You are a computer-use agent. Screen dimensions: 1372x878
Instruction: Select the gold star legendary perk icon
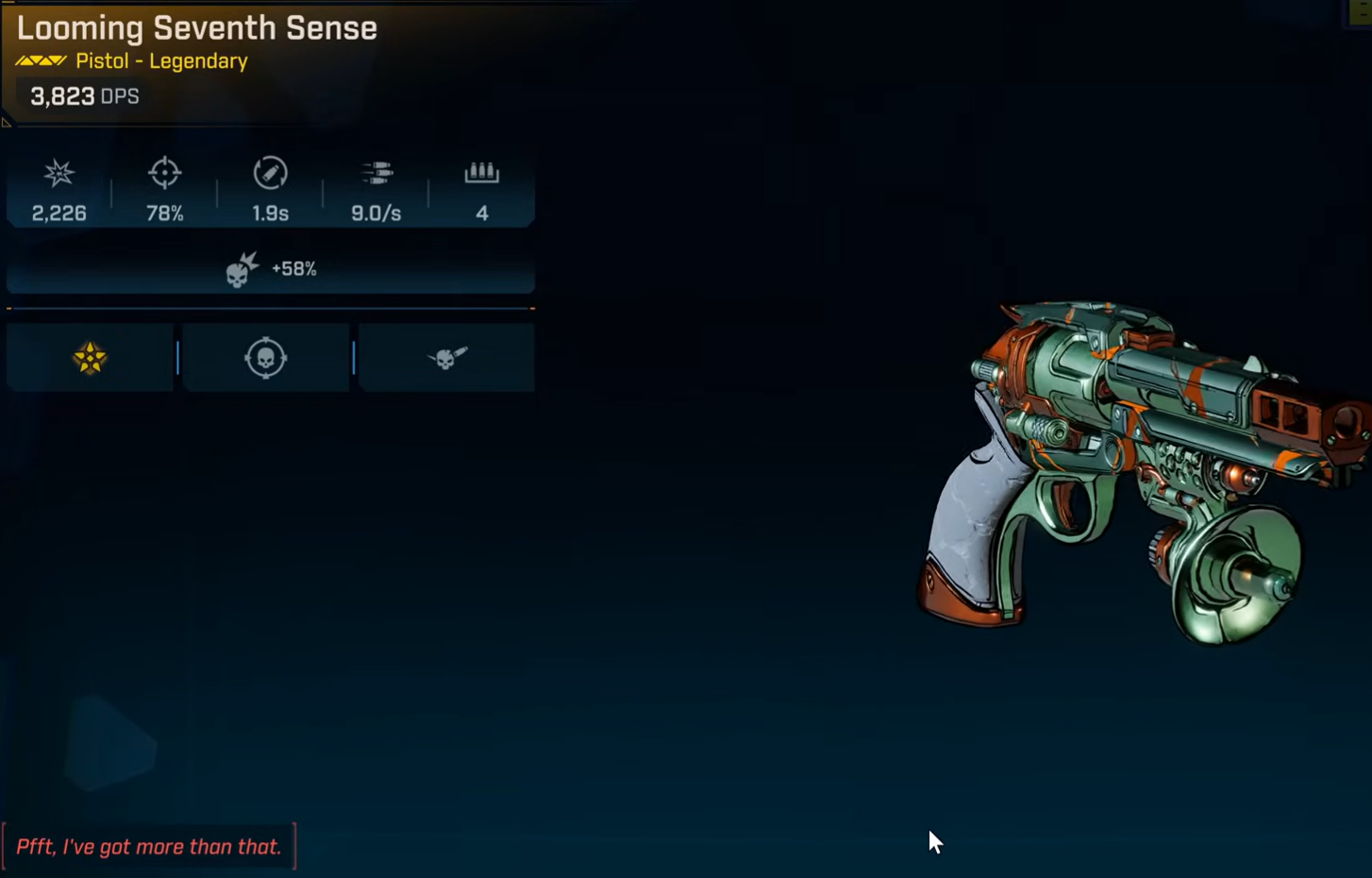90,358
